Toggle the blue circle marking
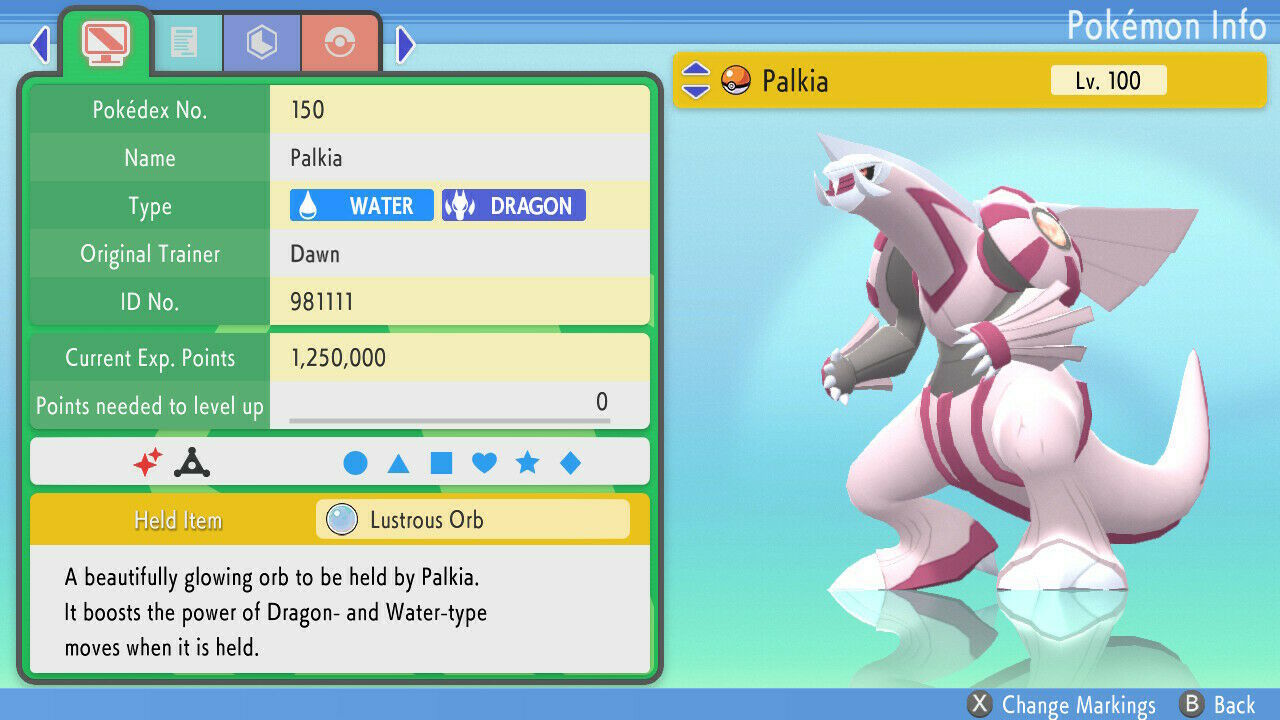Screen dimensions: 1280x720 click(x=358, y=462)
